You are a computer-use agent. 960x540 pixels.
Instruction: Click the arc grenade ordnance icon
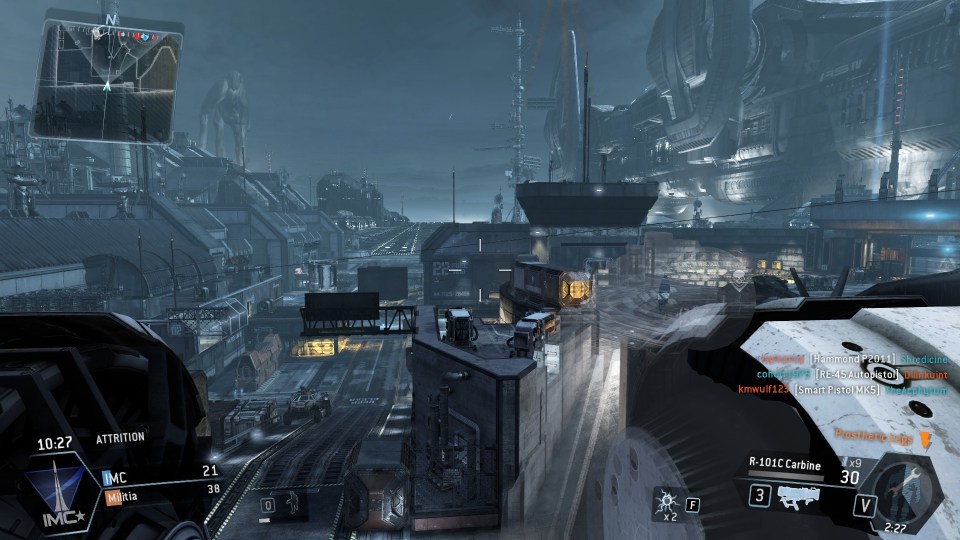664,500
